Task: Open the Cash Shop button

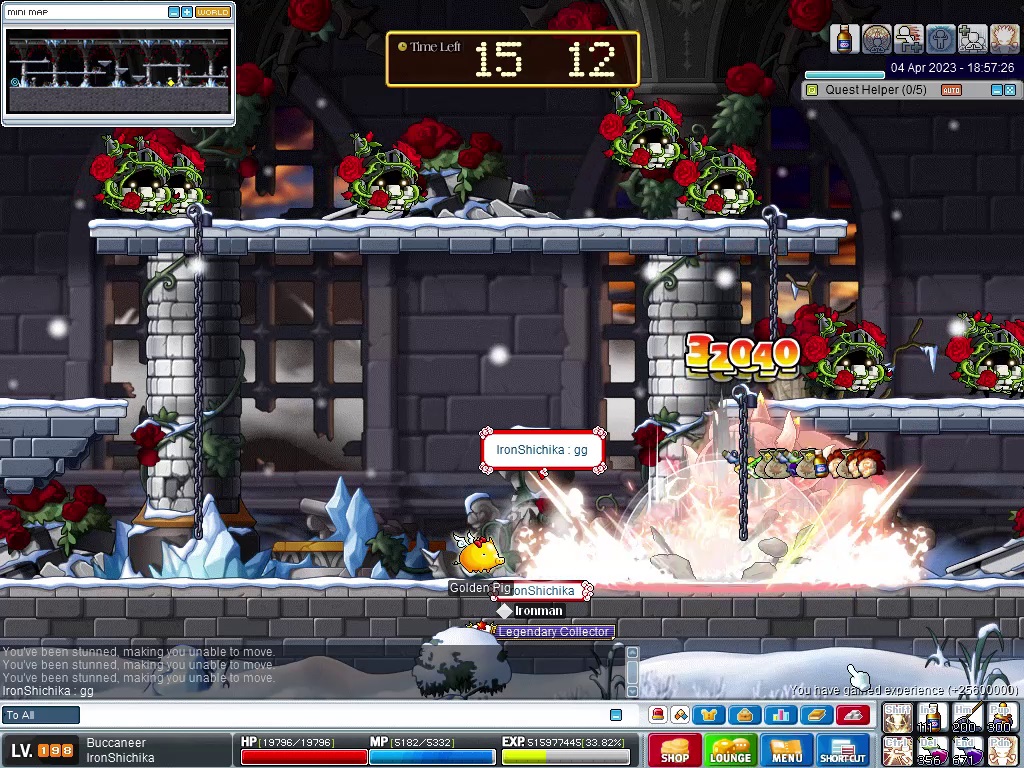Action: pyautogui.click(x=674, y=750)
